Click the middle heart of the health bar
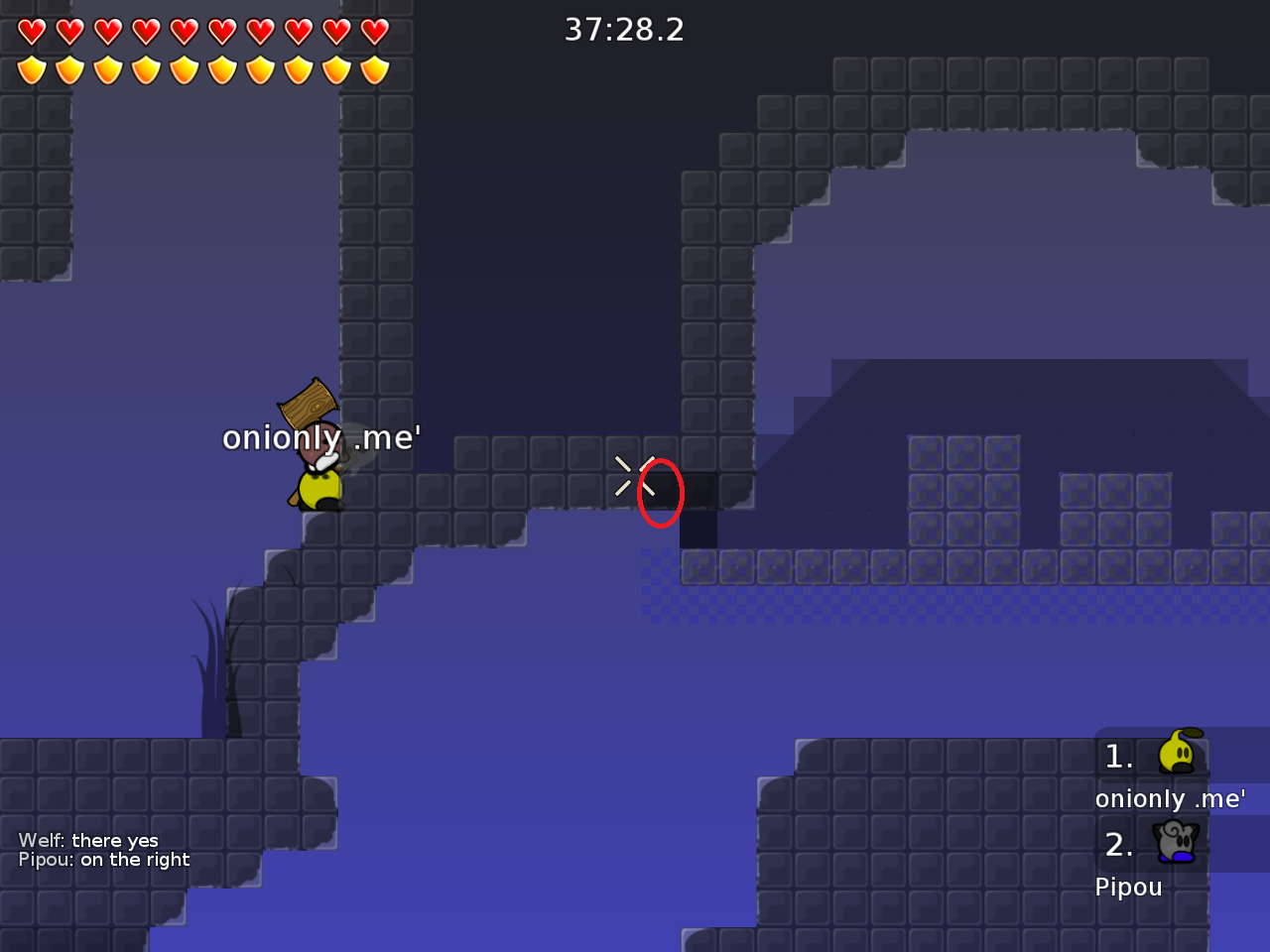This screenshot has height=952, width=1270. 184,31
